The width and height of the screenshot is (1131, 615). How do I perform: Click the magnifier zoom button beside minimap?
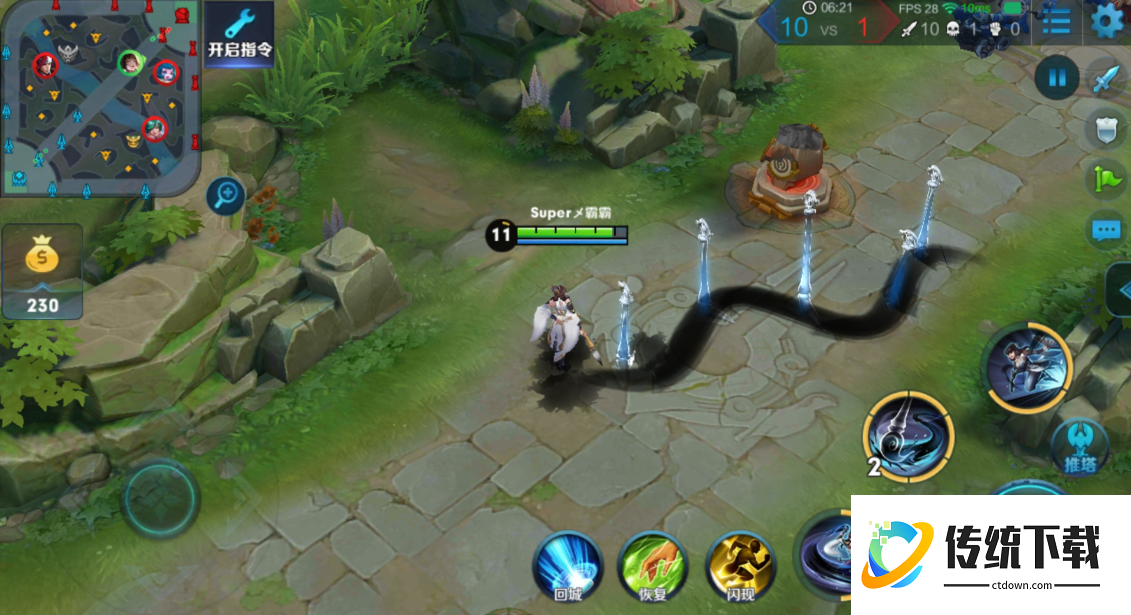tap(226, 195)
